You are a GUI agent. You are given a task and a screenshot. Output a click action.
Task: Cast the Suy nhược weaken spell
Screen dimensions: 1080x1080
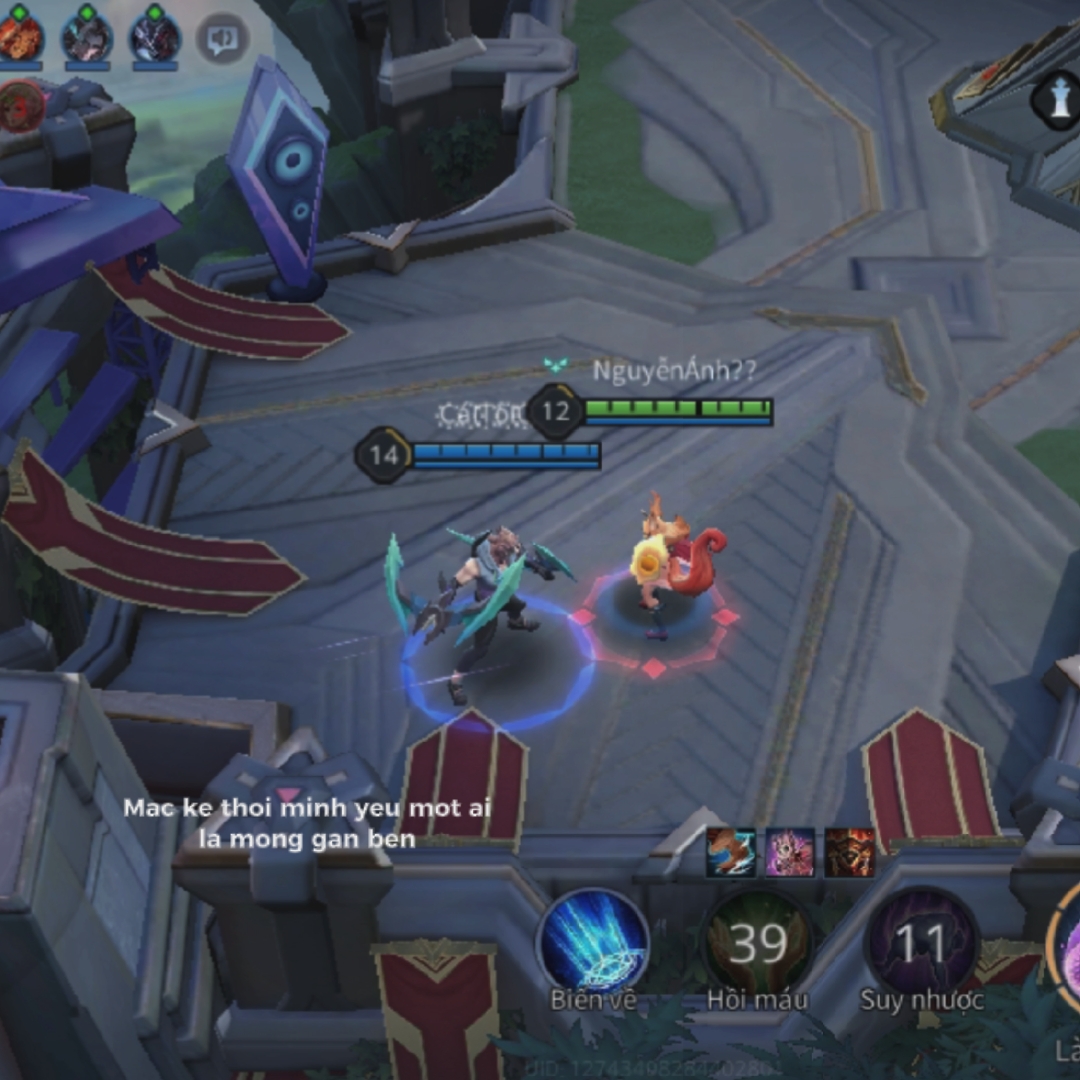coord(921,943)
